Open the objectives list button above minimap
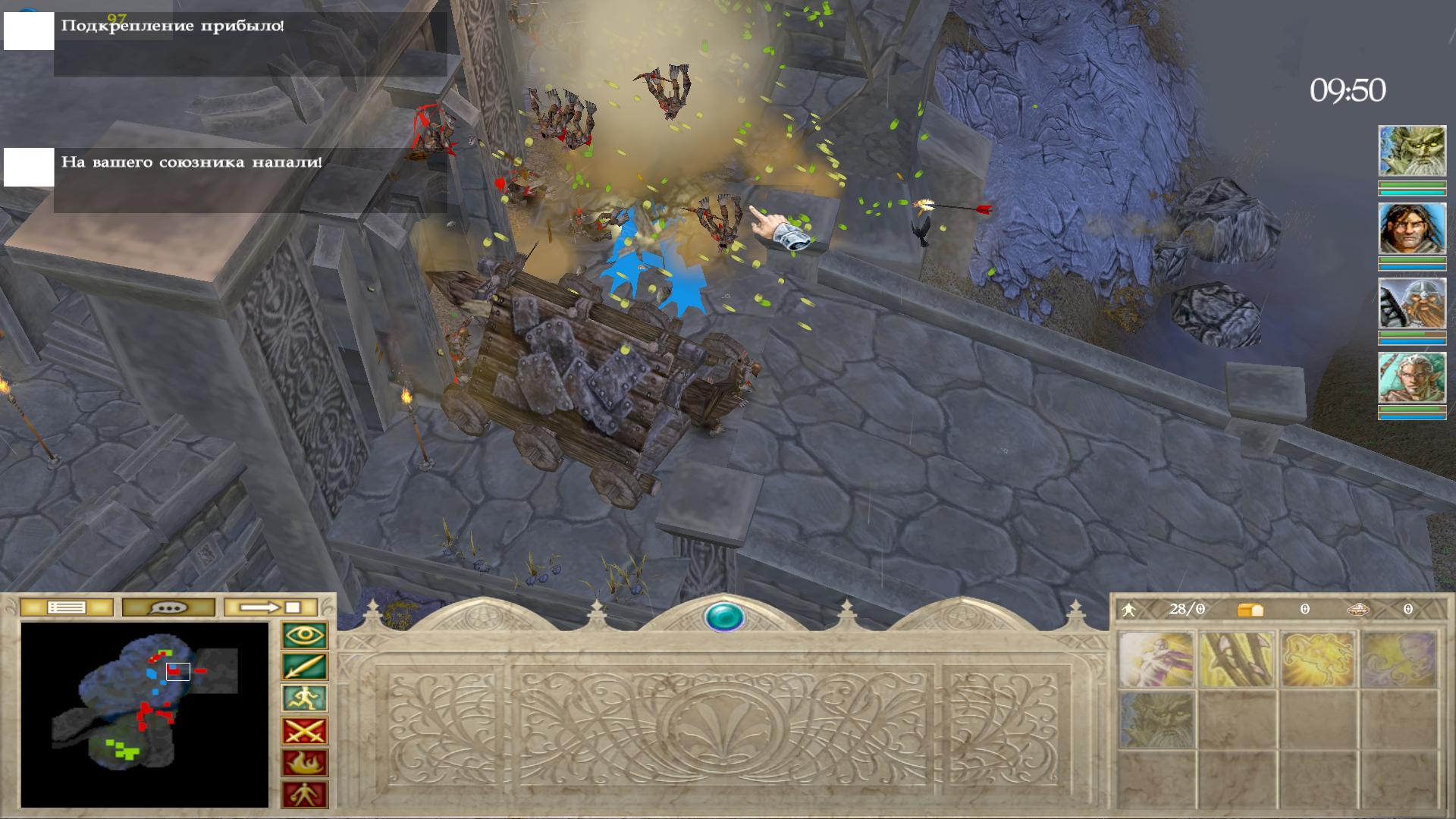This screenshot has width=1456, height=819. [67, 607]
